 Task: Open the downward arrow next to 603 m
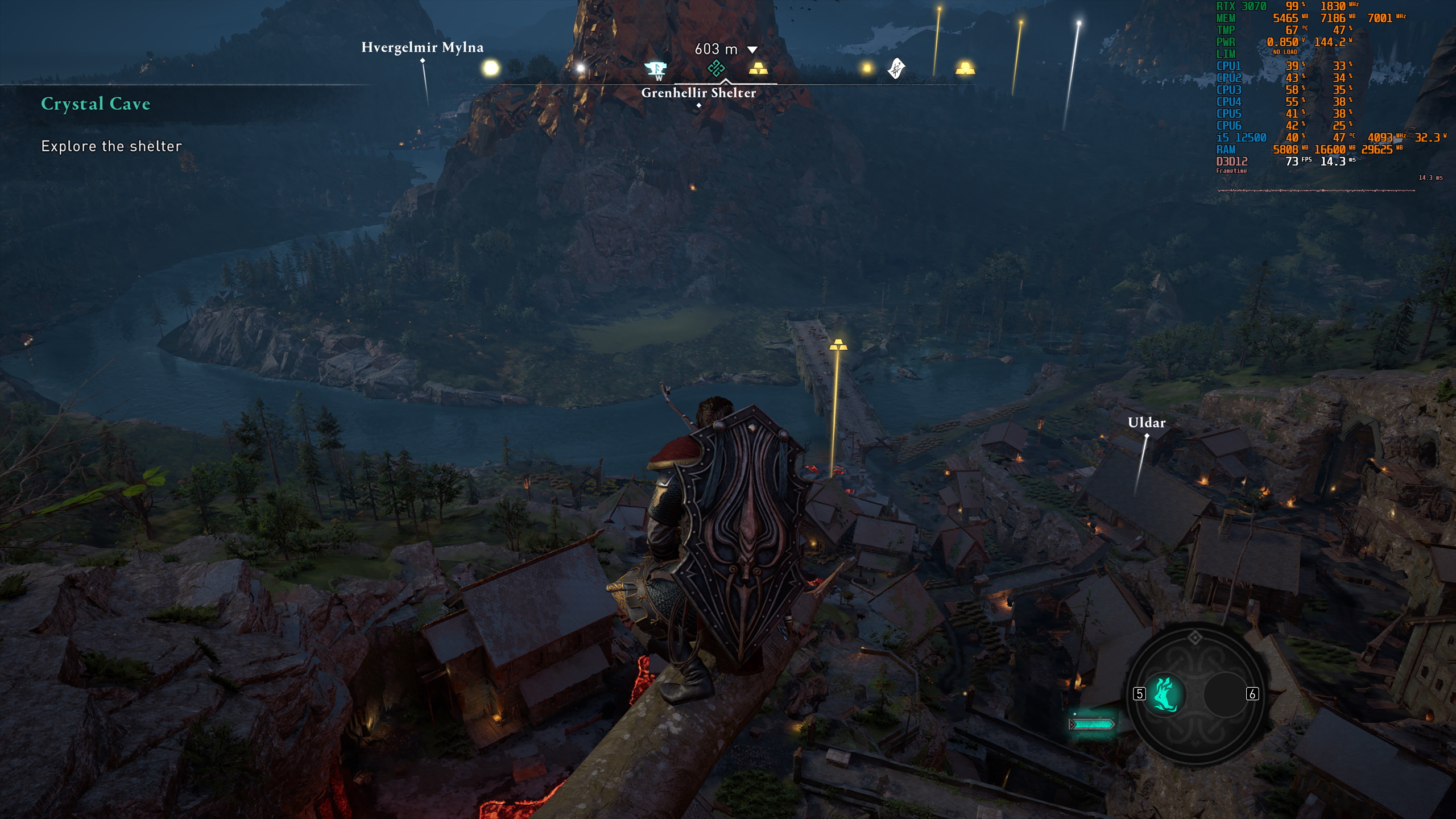coord(752,50)
